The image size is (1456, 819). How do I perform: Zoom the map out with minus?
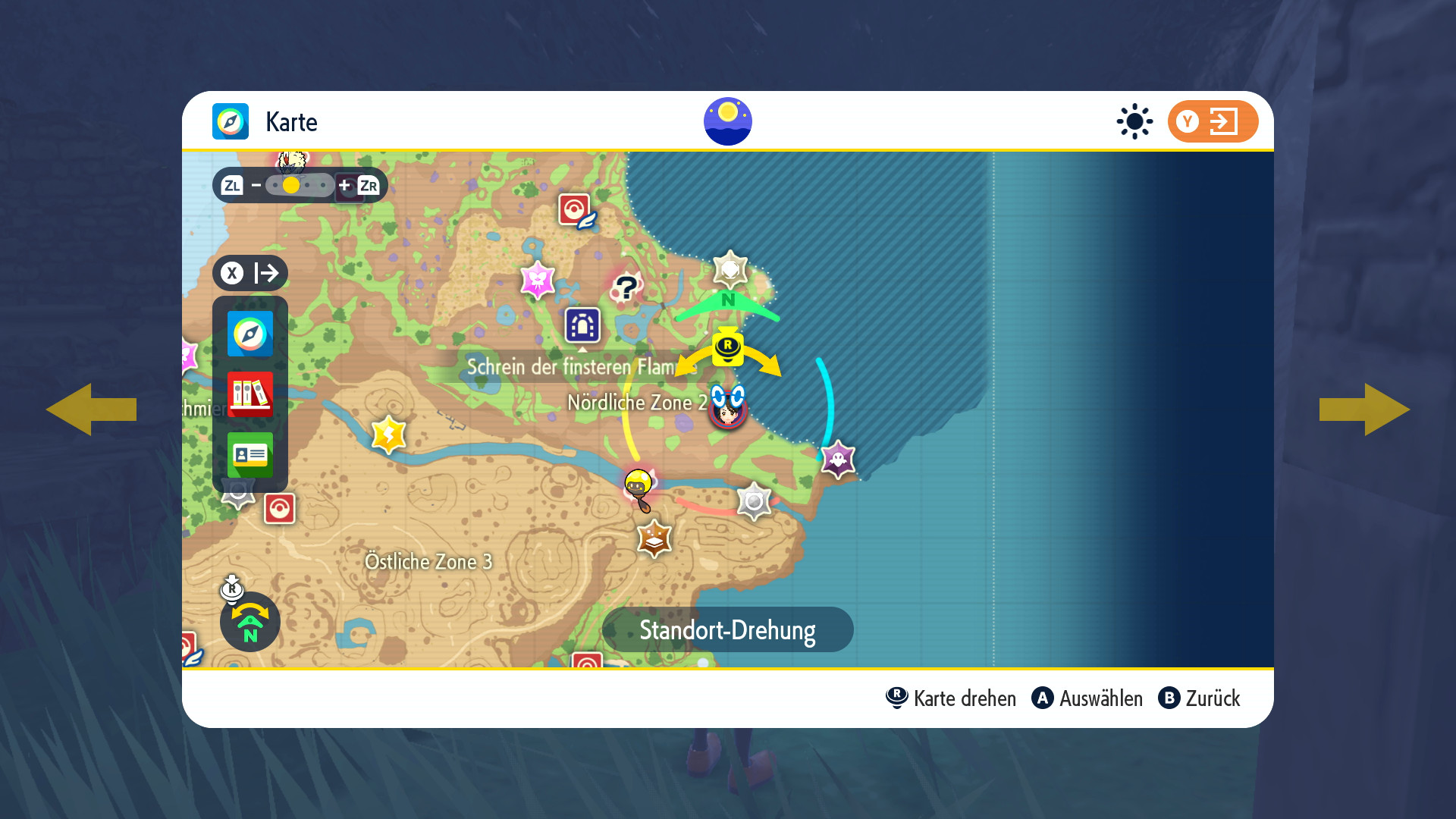pyautogui.click(x=256, y=185)
